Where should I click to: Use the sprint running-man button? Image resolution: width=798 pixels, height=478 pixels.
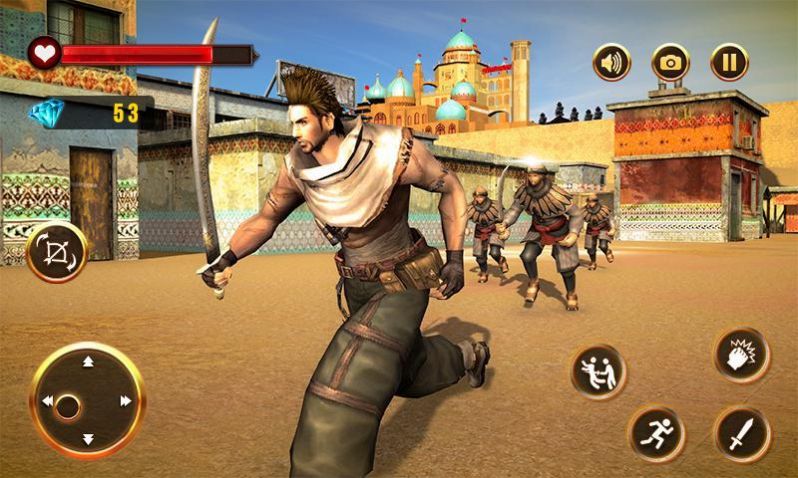tap(656, 433)
